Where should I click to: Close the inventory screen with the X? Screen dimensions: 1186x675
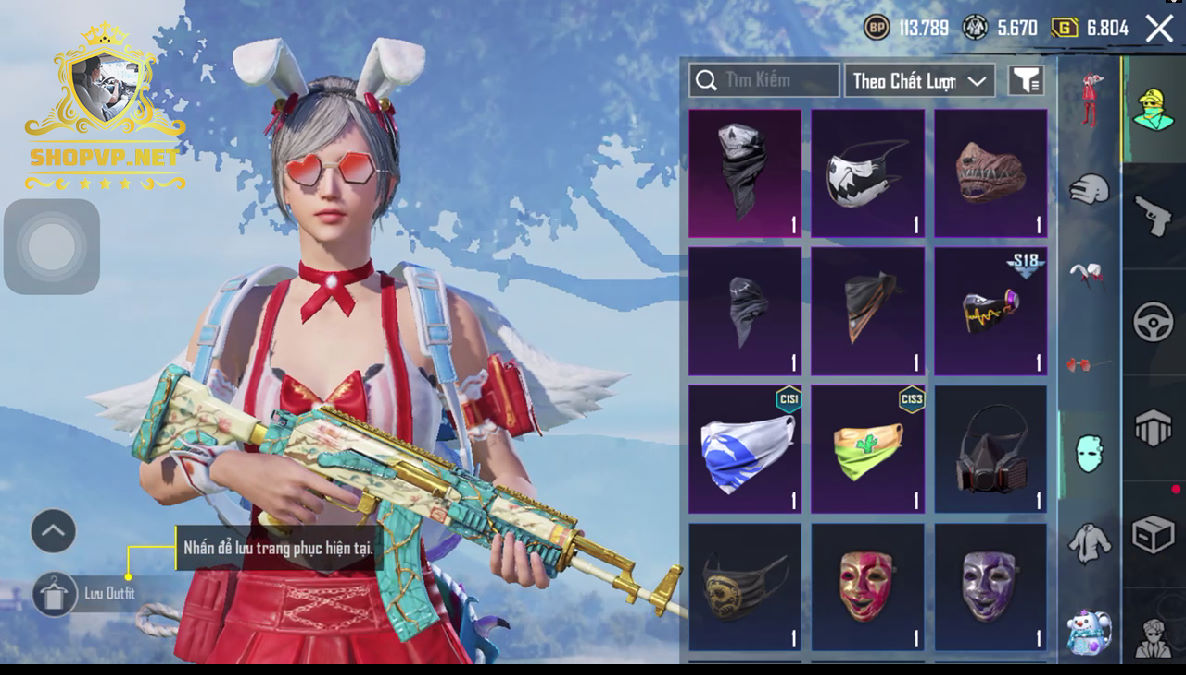coord(1159,28)
